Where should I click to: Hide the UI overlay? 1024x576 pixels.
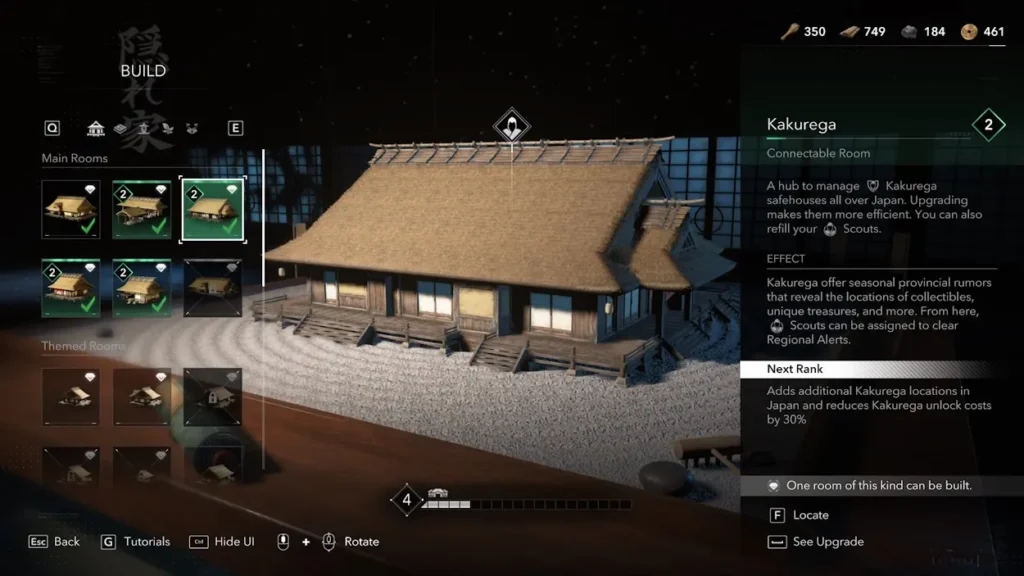[x=222, y=541]
